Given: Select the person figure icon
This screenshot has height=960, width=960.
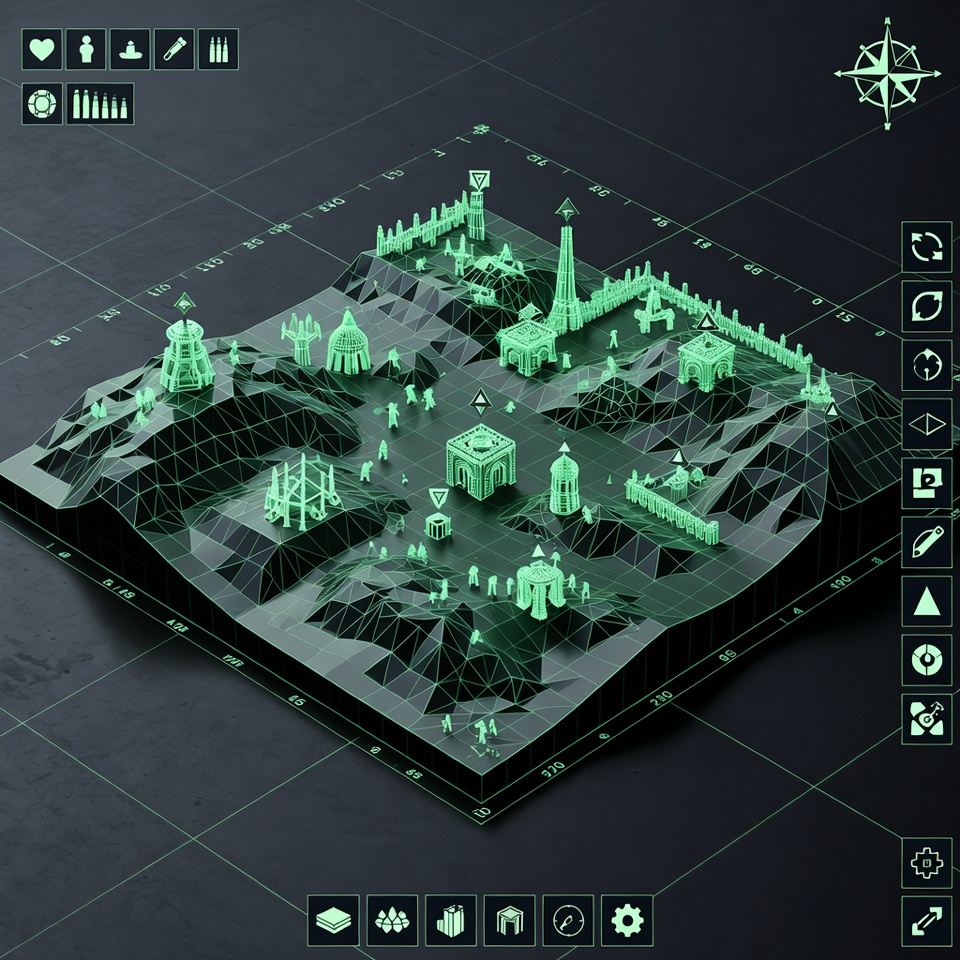Looking at the screenshot, I should click(86, 50).
